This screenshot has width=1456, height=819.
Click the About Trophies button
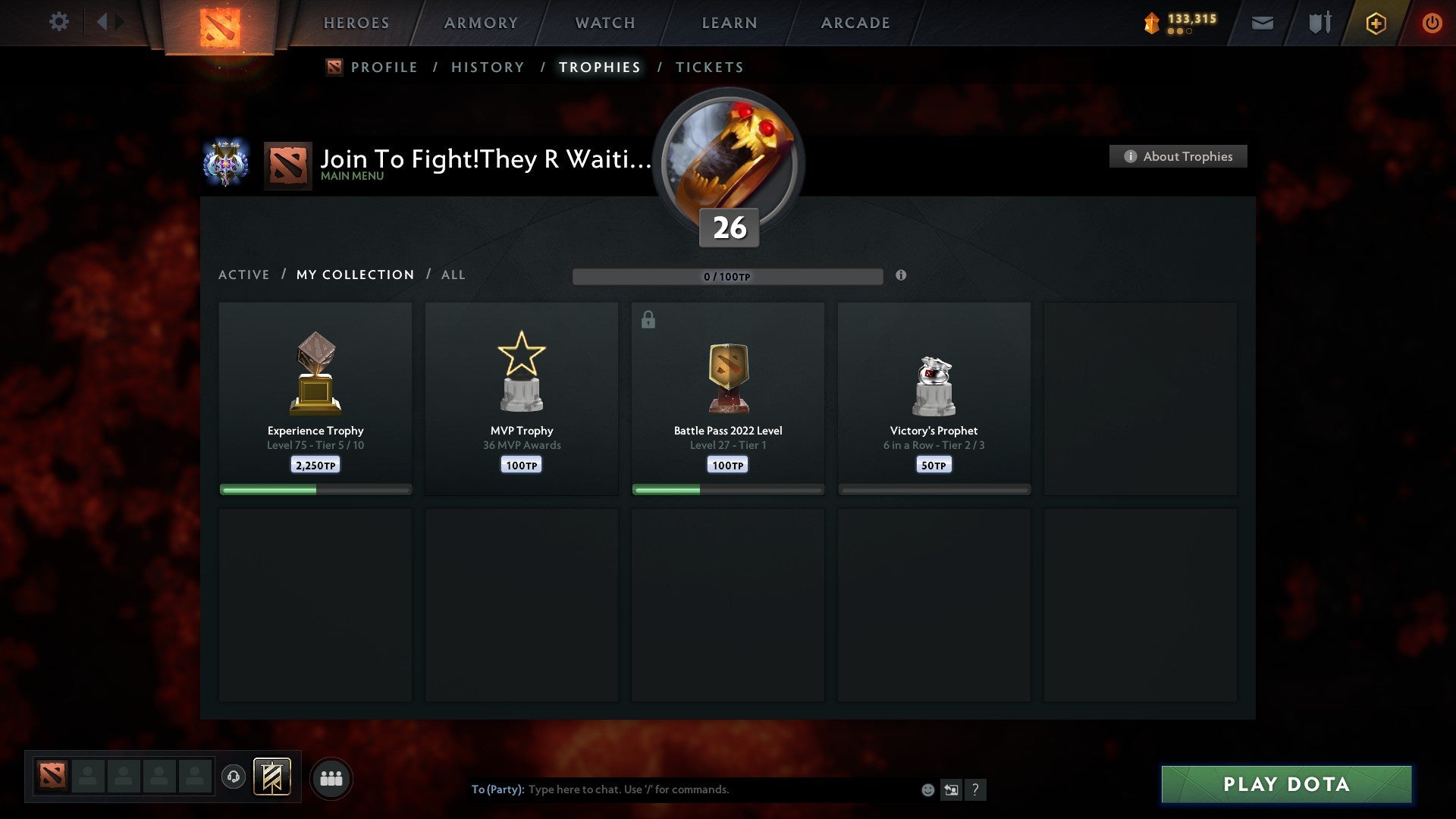1178,156
